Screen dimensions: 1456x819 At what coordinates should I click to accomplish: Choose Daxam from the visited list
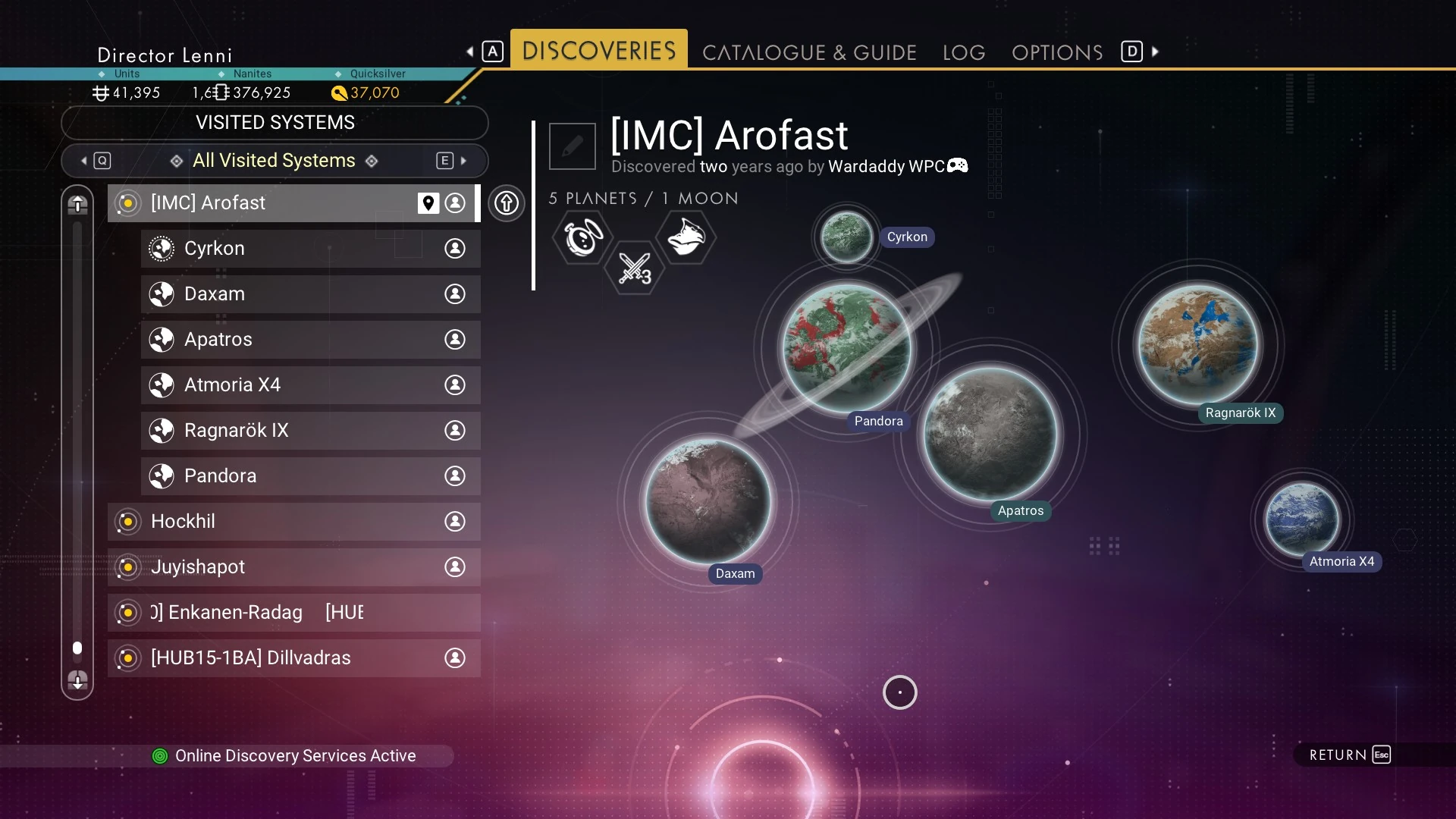(309, 294)
